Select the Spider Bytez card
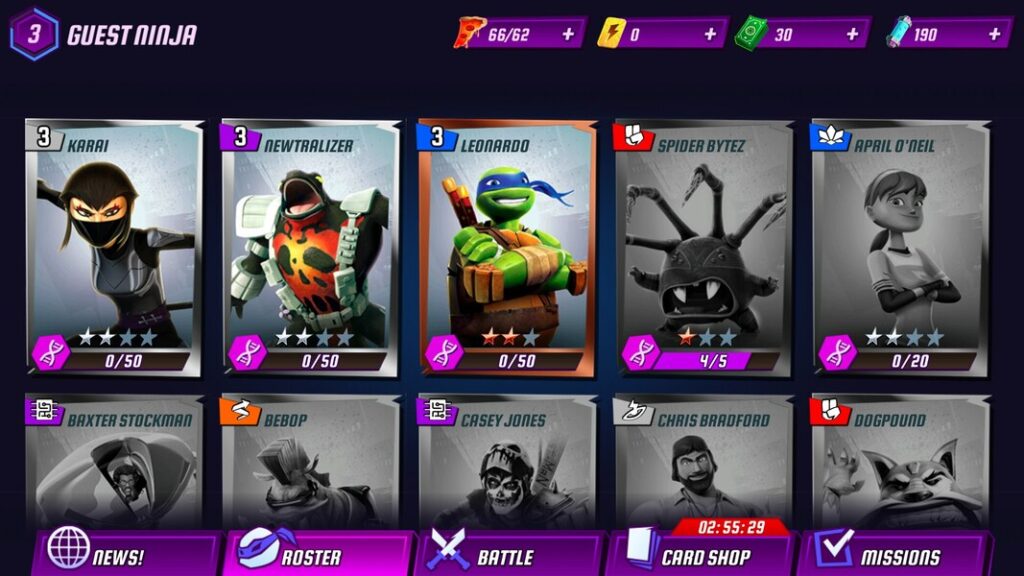Viewport: 1024px width, 576px height. 702,245
